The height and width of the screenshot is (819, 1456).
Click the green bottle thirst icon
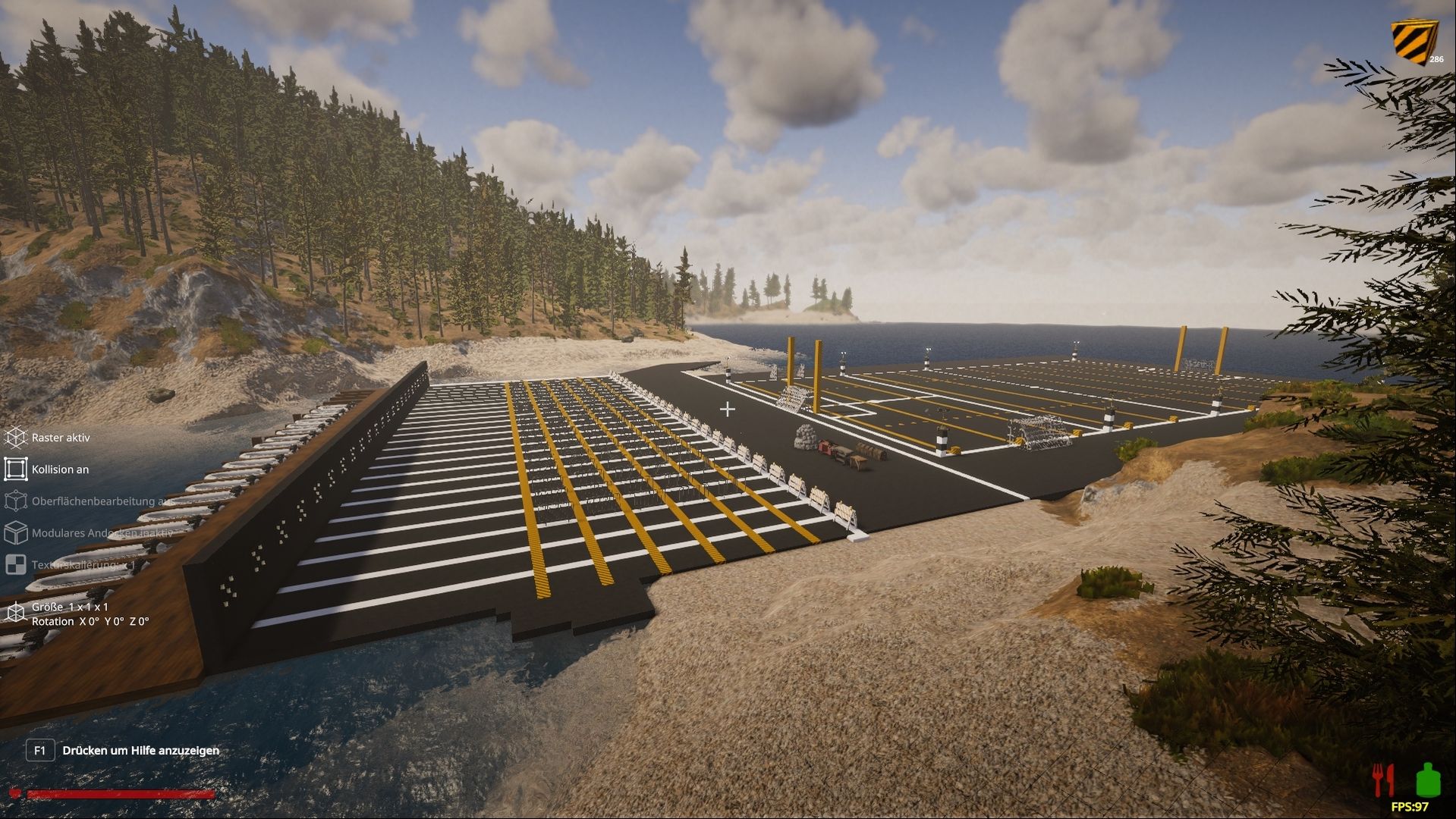pos(1426,780)
